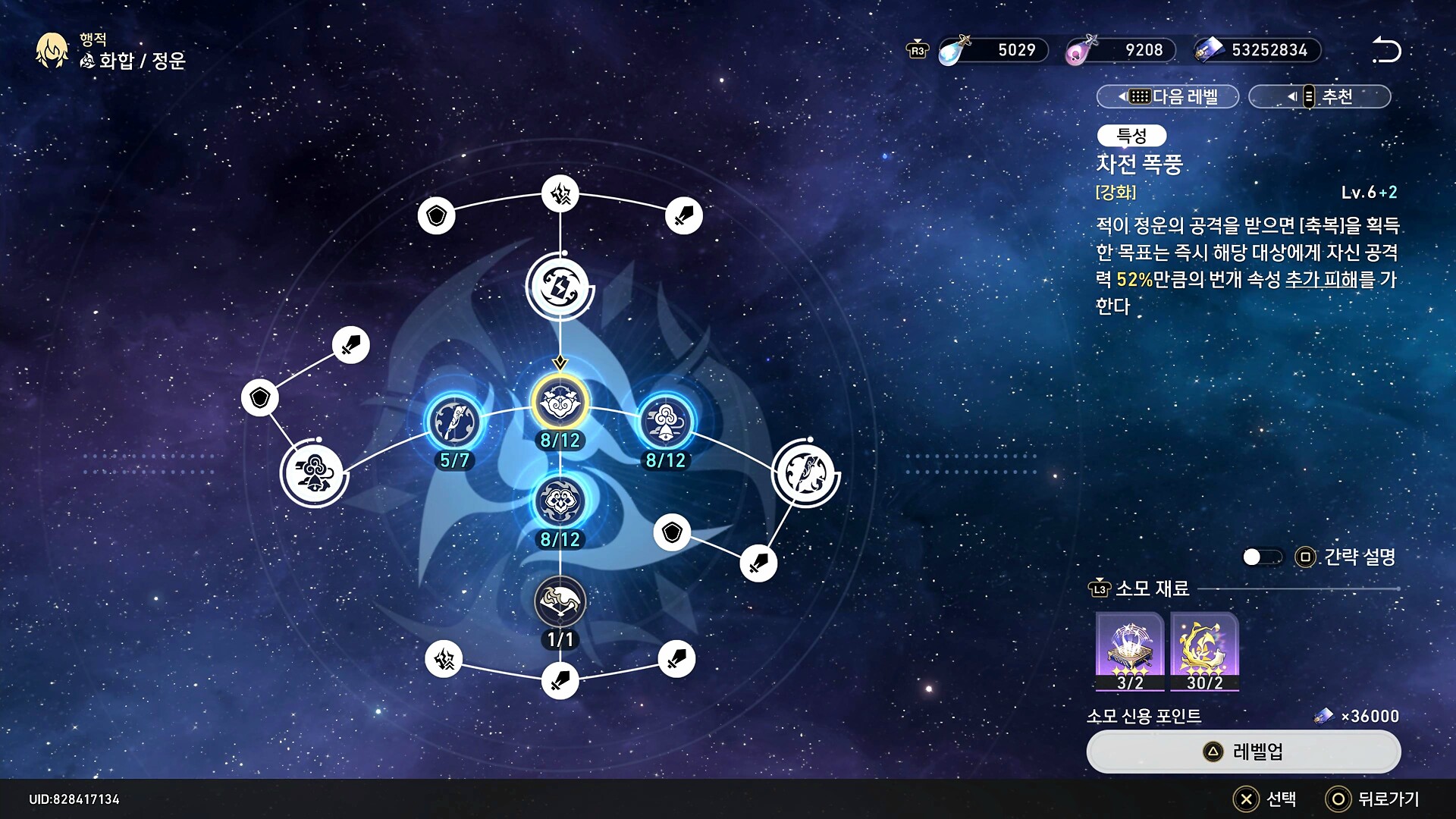Select the bottom-center sword stat node
Viewport: 1456px width, 819px height.
560,681
